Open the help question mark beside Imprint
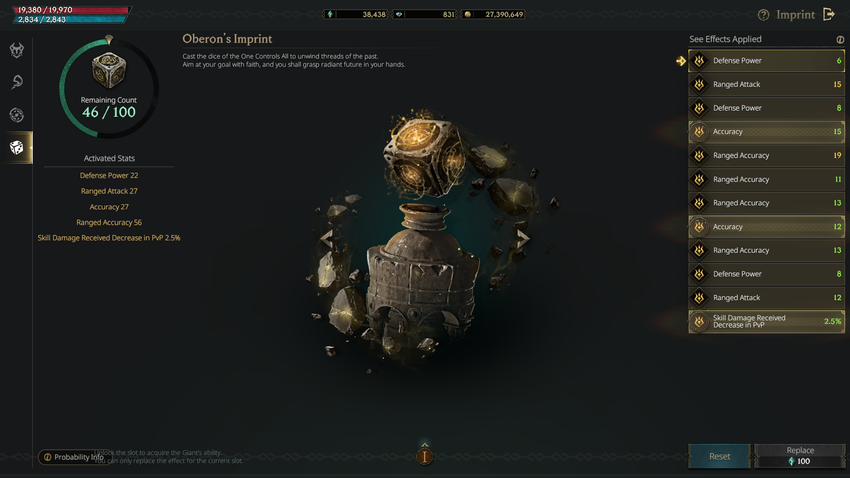 [x=764, y=15]
